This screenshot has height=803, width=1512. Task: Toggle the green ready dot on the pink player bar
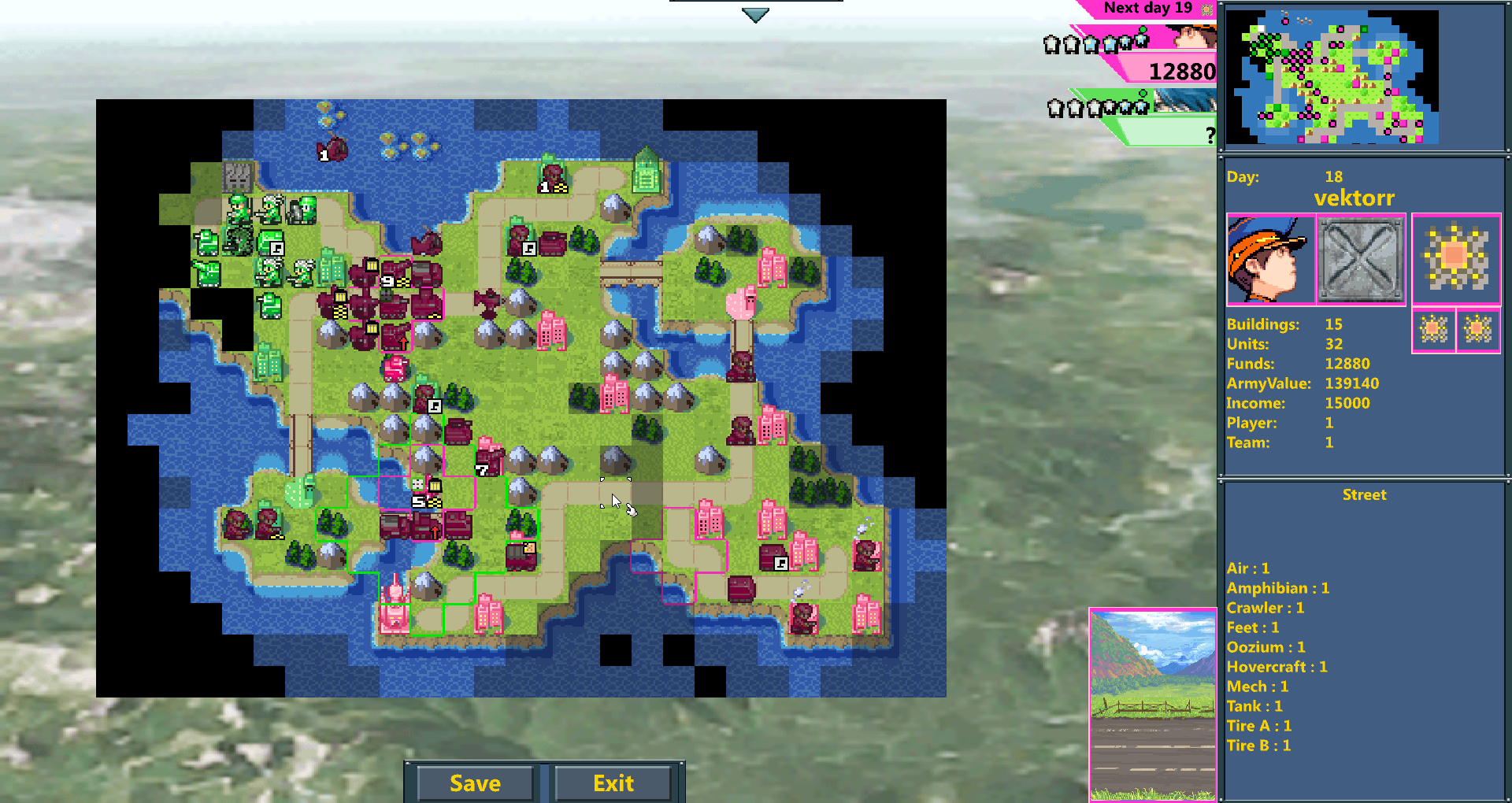coord(1143,29)
